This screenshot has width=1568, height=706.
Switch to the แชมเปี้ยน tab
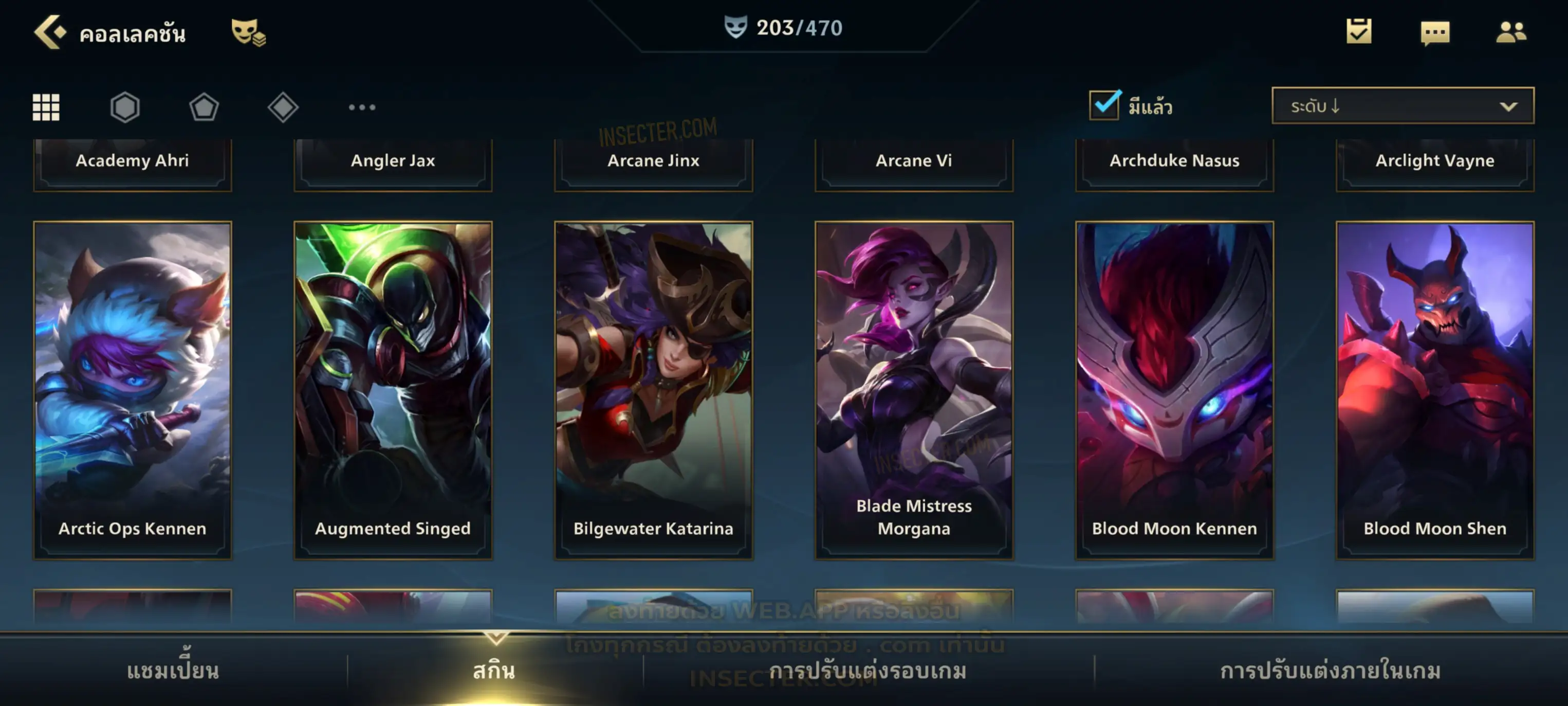click(x=173, y=671)
